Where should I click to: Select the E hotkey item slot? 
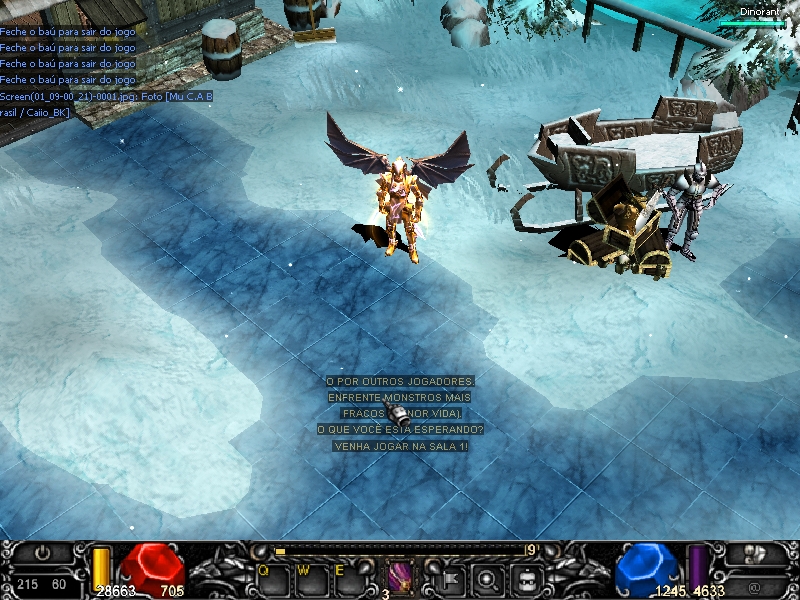[350, 577]
